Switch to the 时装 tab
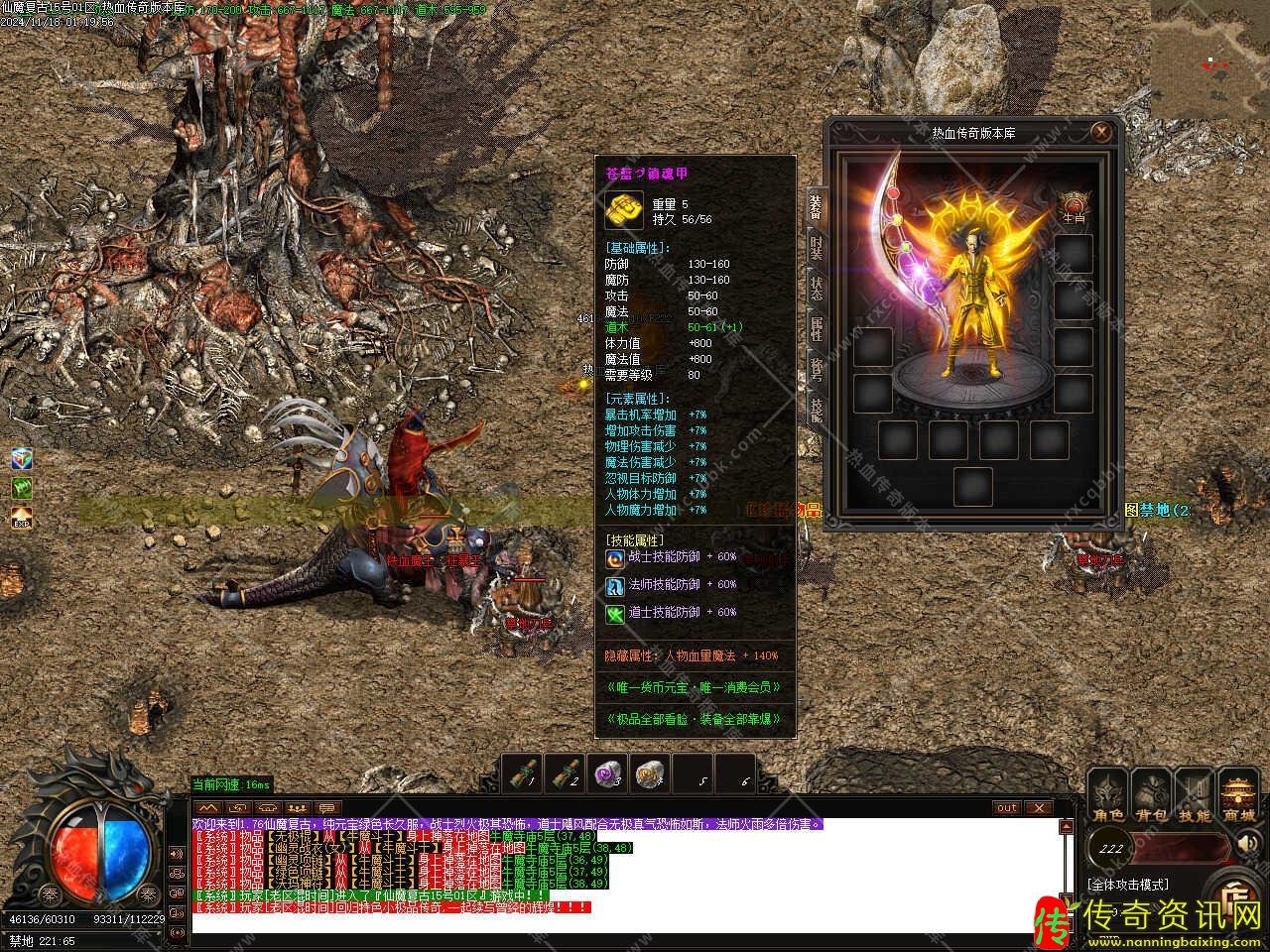Image resolution: width=1270 pixels, height=952 pixels. click(x=816, y=248)
